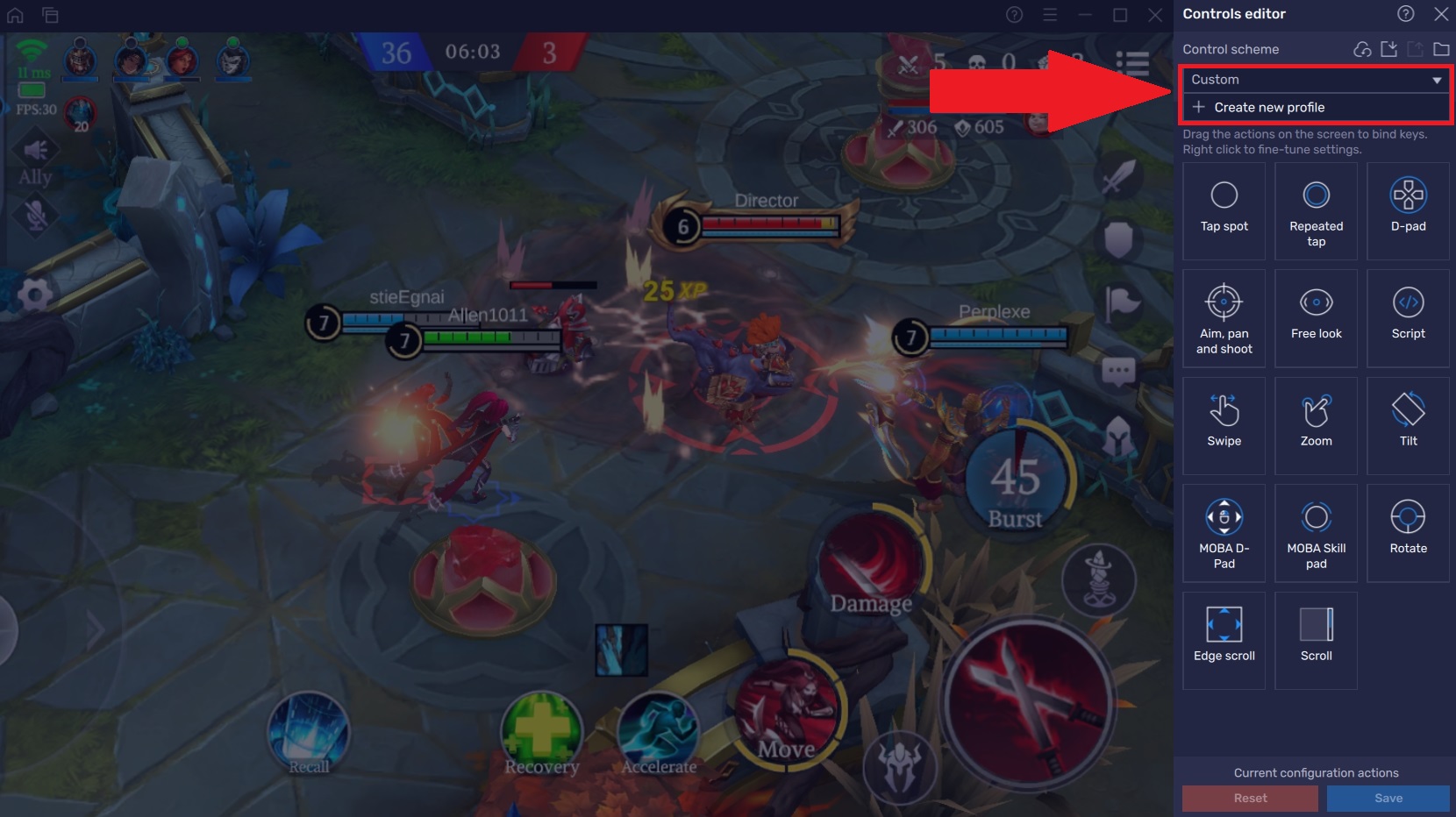Screen dimensions: 1456x817
Task: Import a control scheme file
Action: 1388,49
